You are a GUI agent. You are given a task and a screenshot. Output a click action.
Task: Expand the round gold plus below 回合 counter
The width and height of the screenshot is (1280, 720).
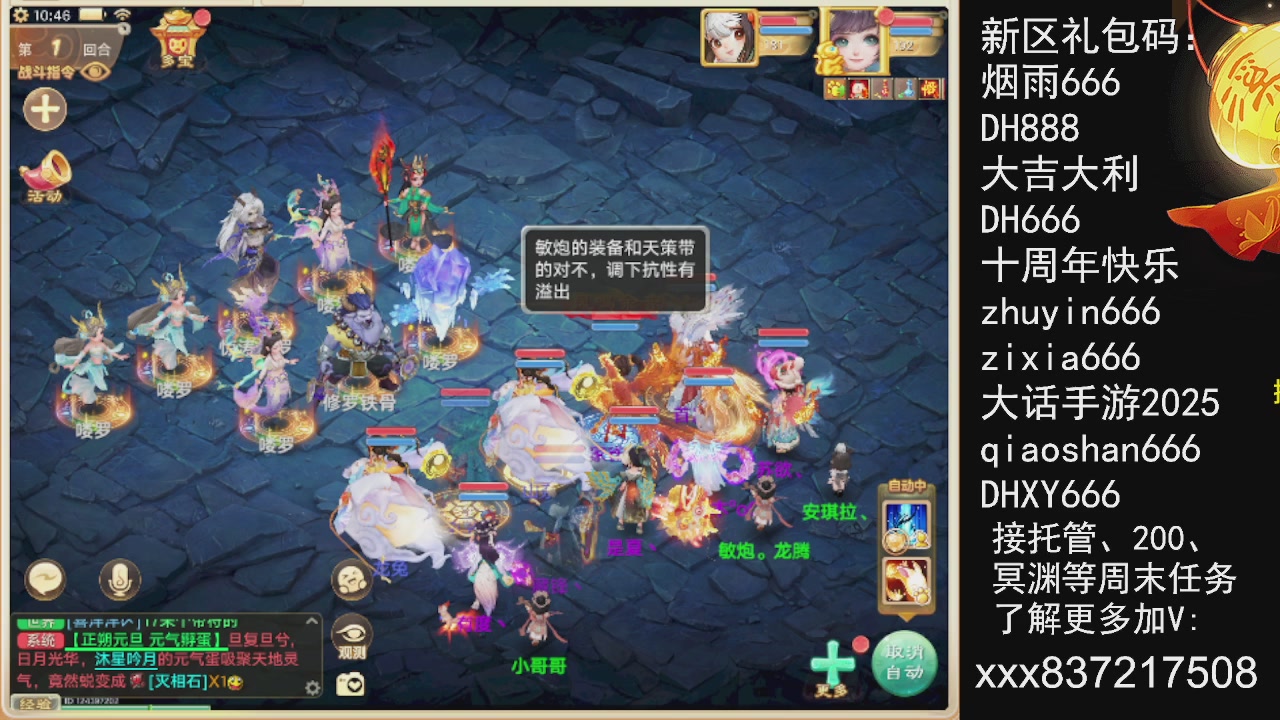44,110
